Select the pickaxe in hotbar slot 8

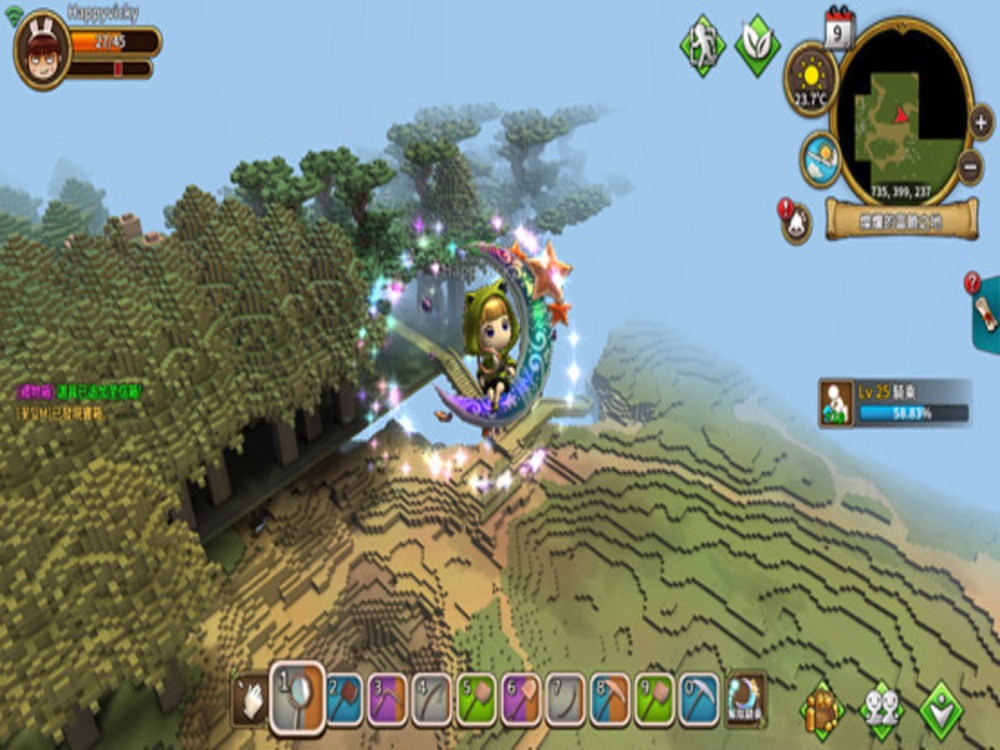(x=610, y=699)
